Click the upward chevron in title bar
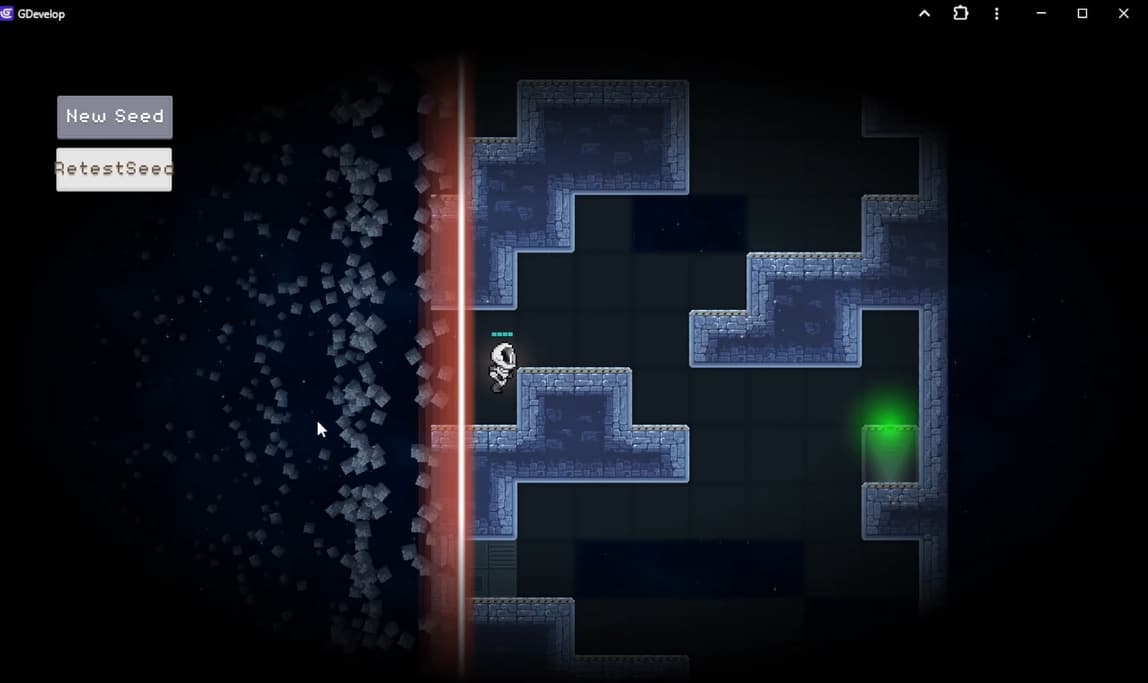The width and height of the screenshot is (1148, 683). pos(924,14)
